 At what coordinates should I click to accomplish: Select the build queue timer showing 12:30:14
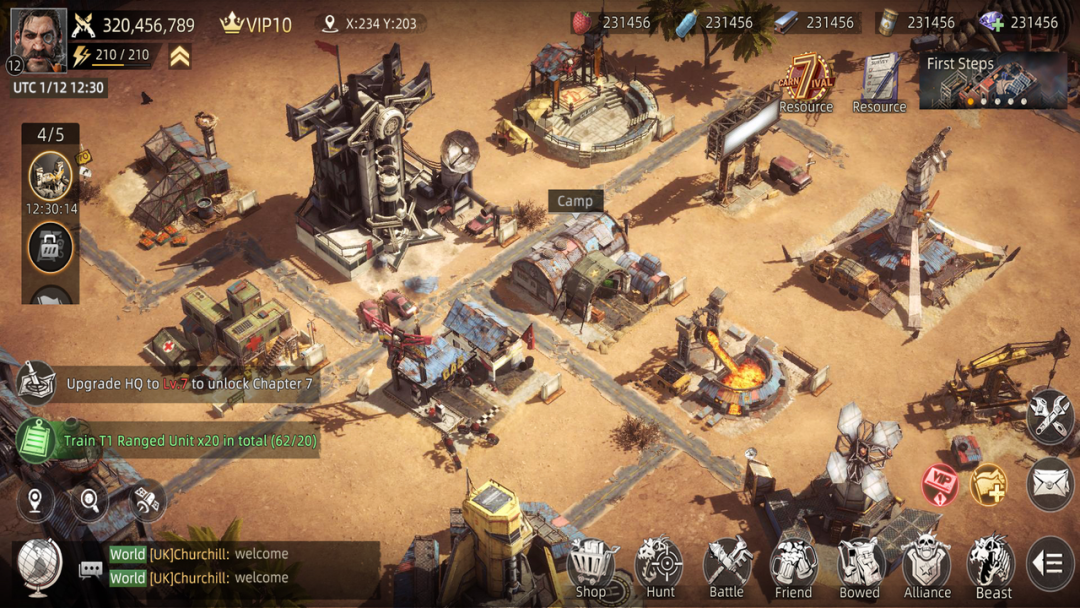(x=50, y=180)
